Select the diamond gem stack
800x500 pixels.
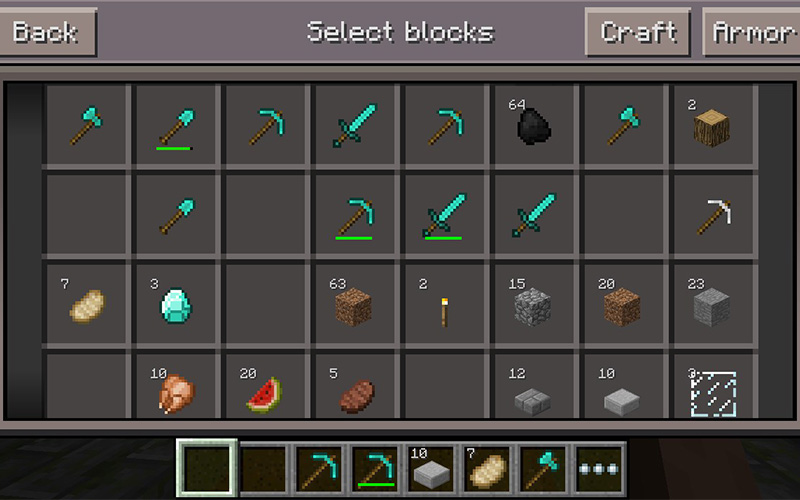(x=176, y=304)
